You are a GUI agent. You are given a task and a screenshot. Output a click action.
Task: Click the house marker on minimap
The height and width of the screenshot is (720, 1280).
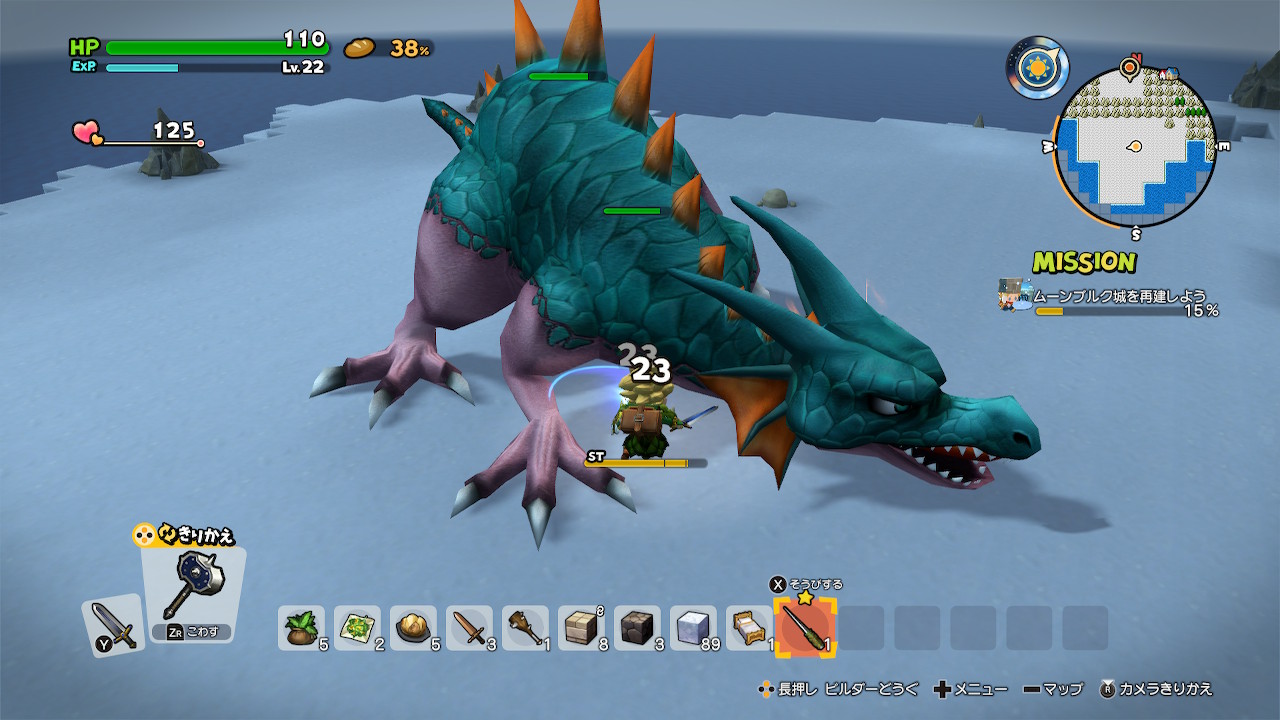1168,74
